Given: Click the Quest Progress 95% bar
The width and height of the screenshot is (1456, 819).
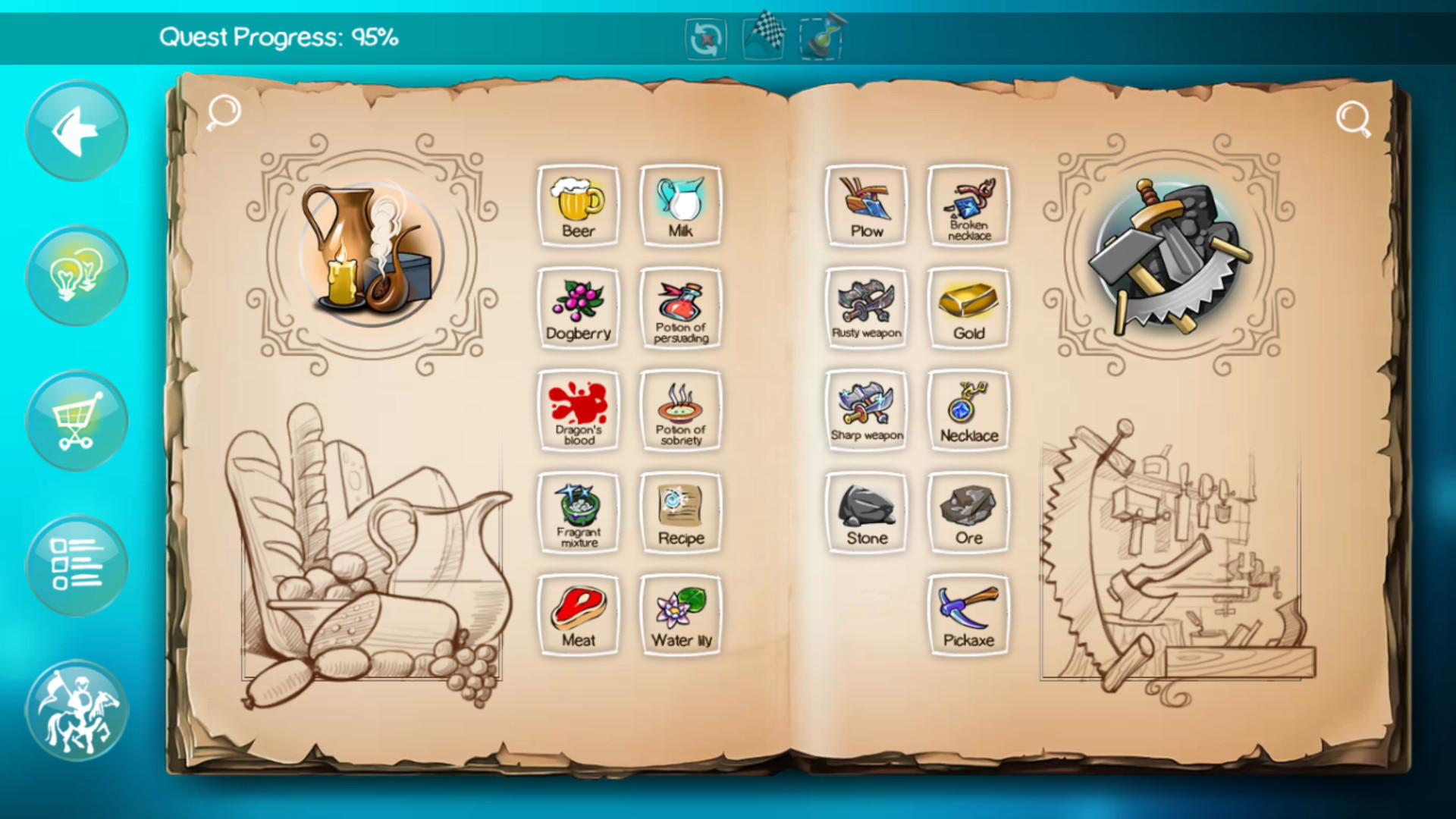Looking at the screenshot, I should (279, 34).
